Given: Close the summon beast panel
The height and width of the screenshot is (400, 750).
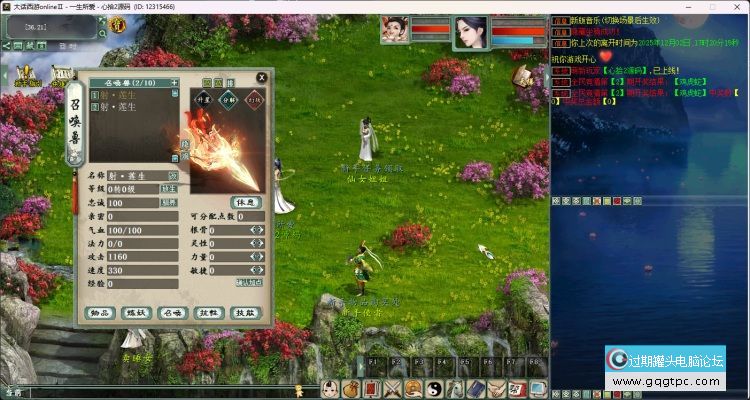Looking at the screenshot, I should pyautogui.click(x=262, y=77).
